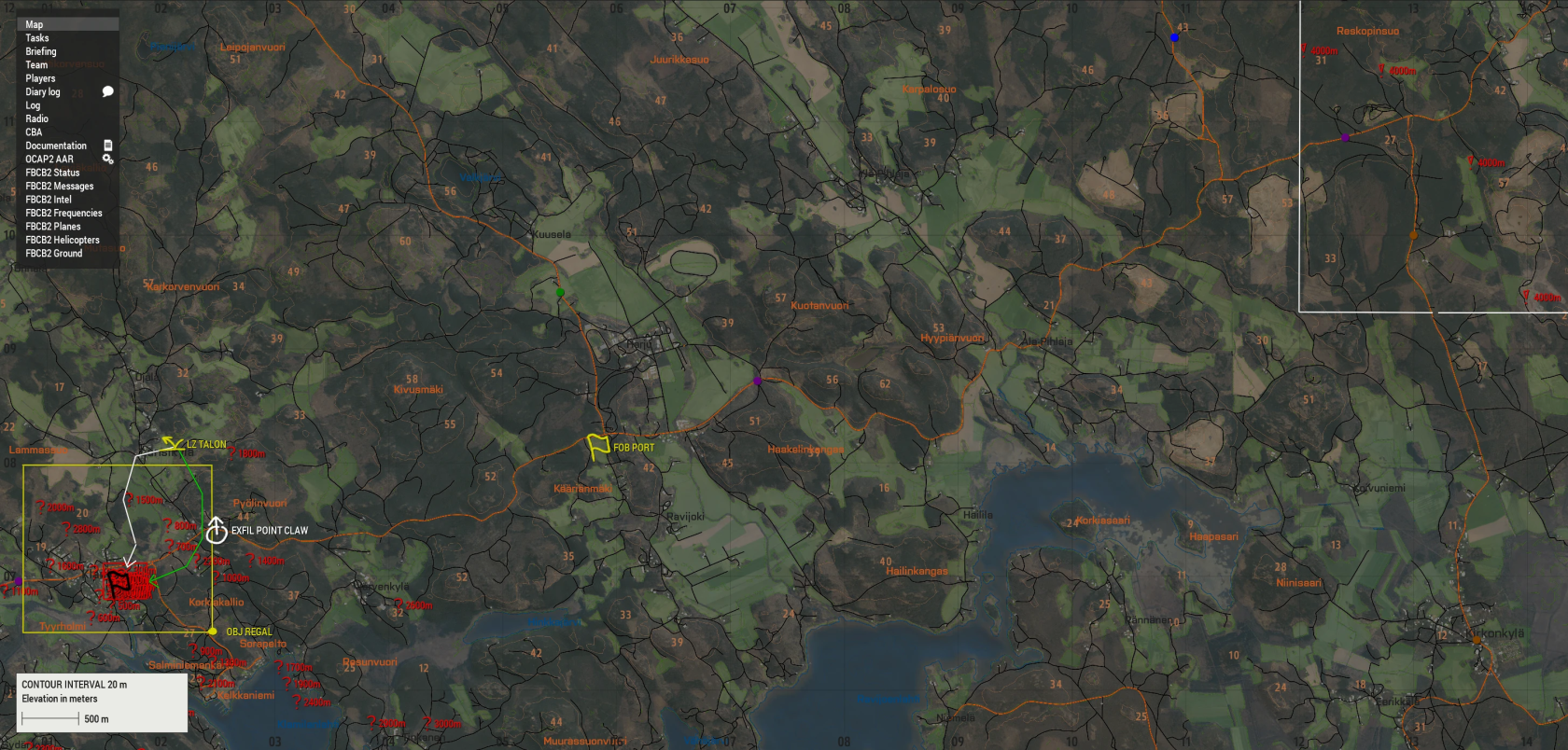Viewport: 1568px width, 750px height.
Task: Click the OCAP2 AAR gears icon
Action: pos(108,159)
